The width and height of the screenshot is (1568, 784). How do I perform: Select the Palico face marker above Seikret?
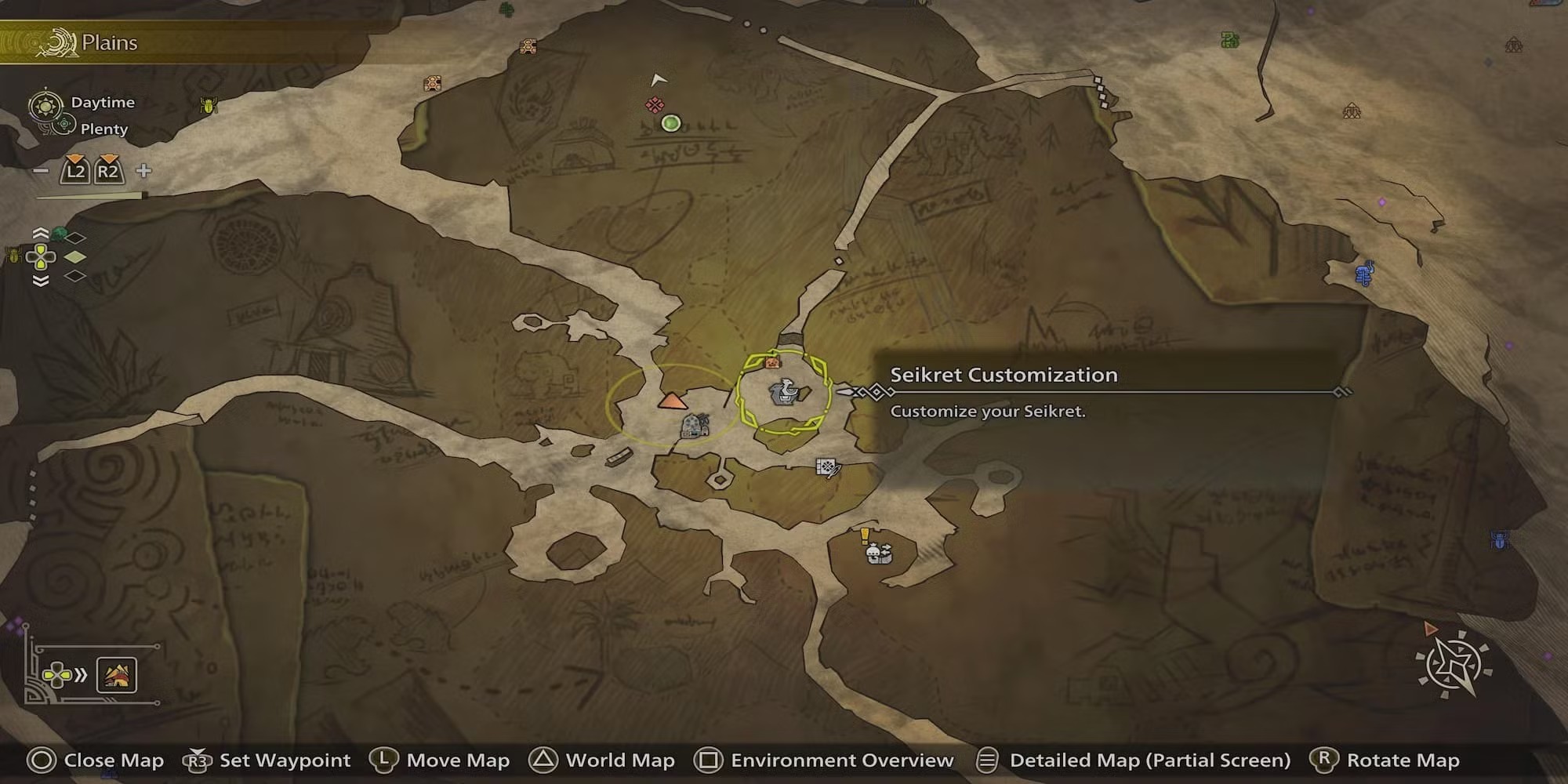772,362
